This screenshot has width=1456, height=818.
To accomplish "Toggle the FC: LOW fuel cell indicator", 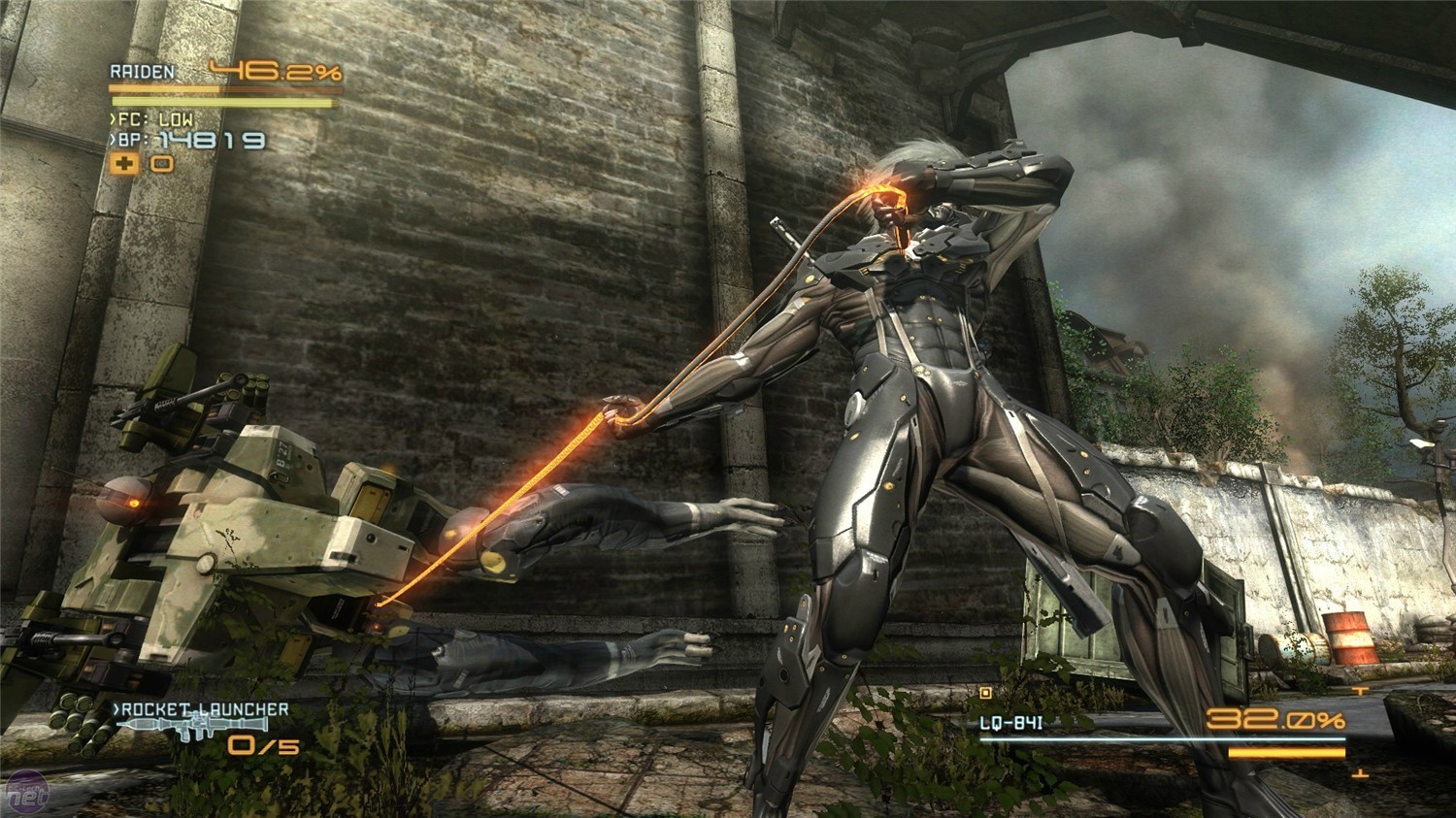I will [x=155, y=118].
